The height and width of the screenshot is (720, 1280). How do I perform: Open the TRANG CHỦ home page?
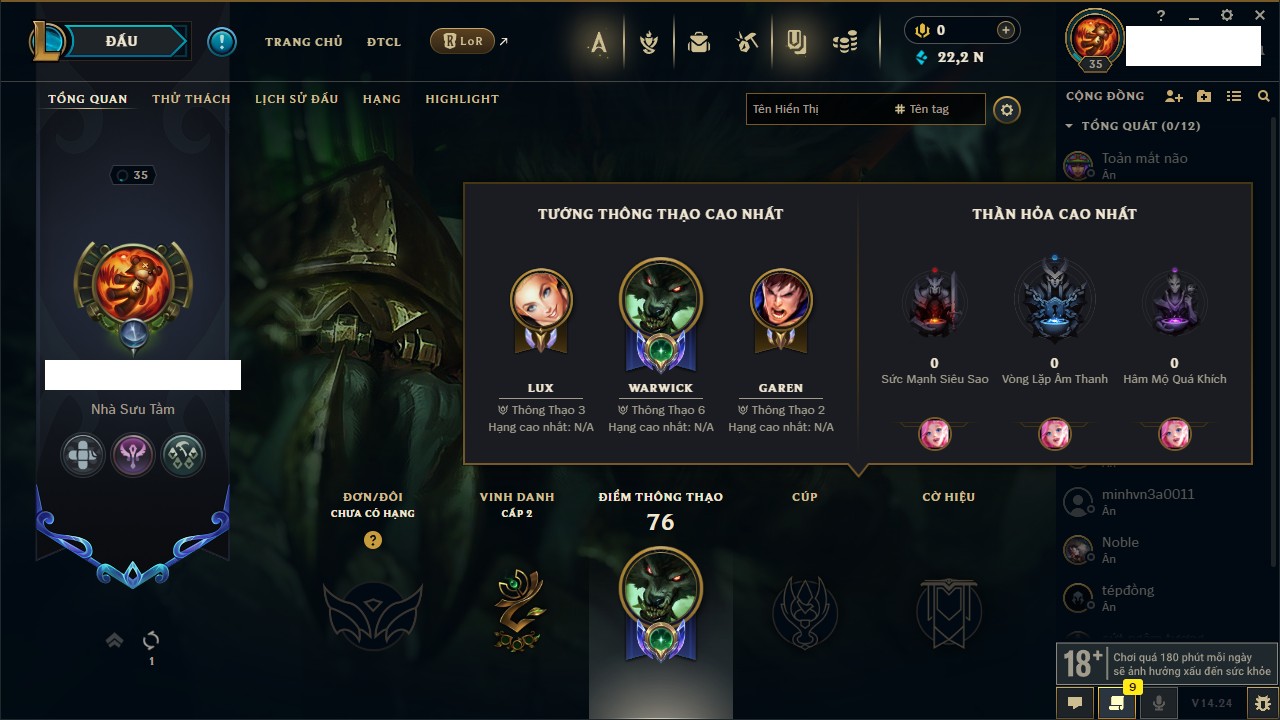tap(303, 42)
